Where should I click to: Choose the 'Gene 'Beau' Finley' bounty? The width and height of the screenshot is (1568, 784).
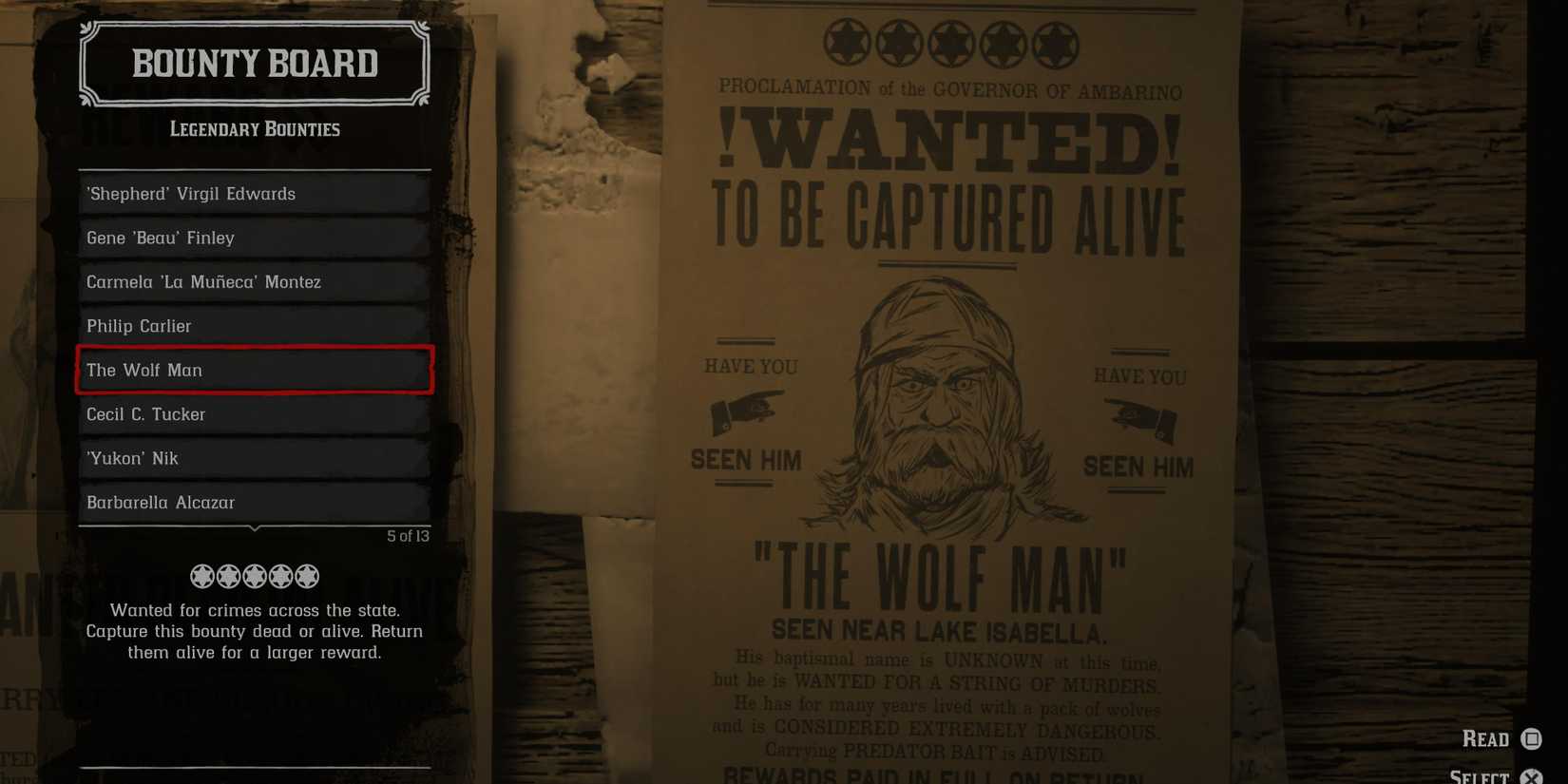pyautogui.click(x=254, y=238)
